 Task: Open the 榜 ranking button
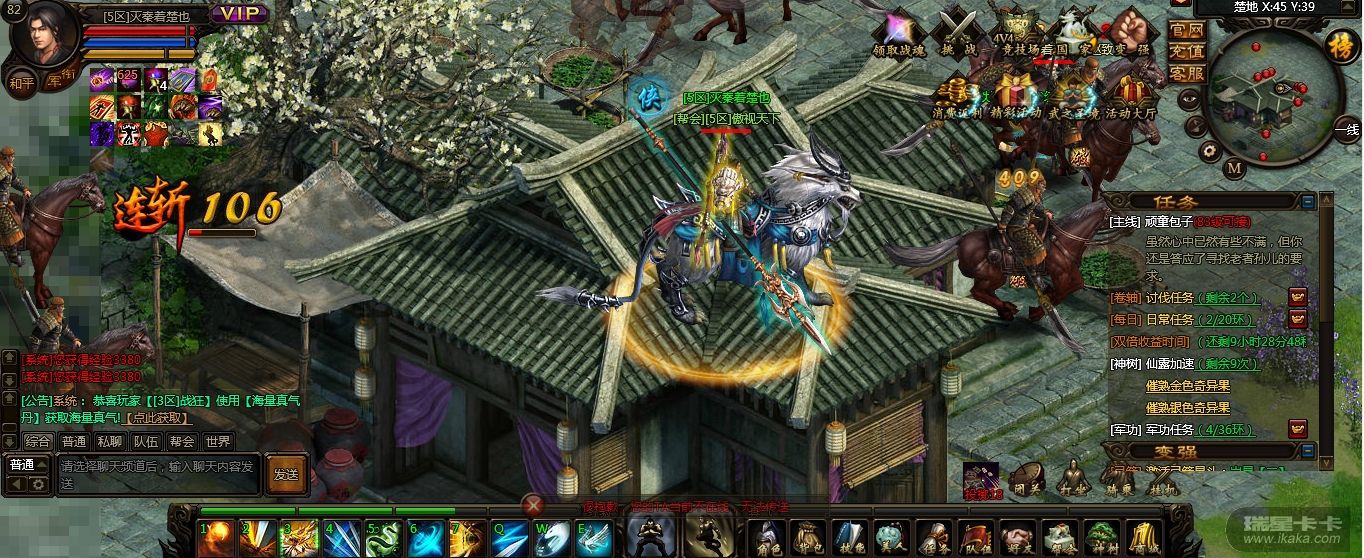(x=1339, y=46)
